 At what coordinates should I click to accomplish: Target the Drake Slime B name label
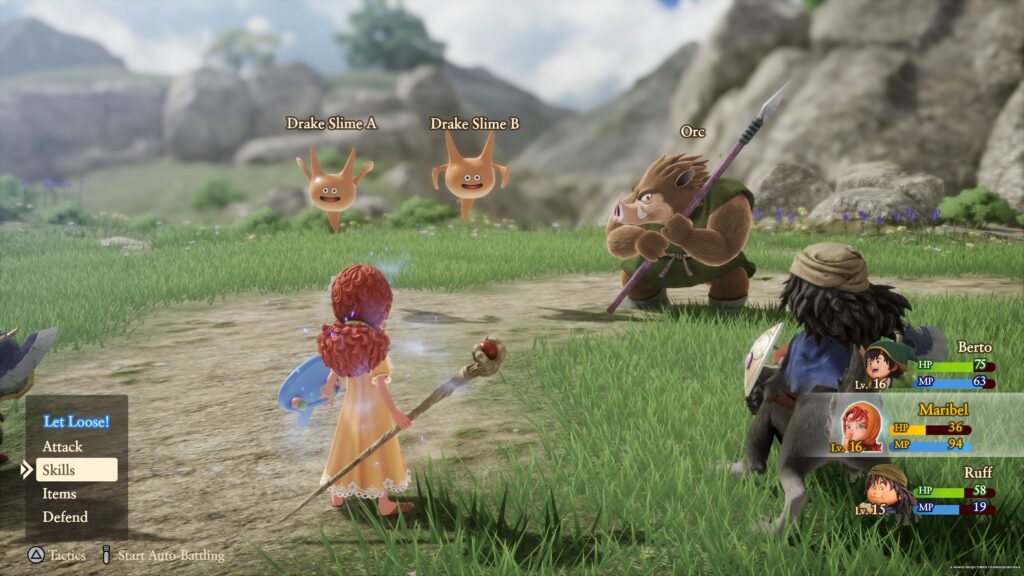475,123
